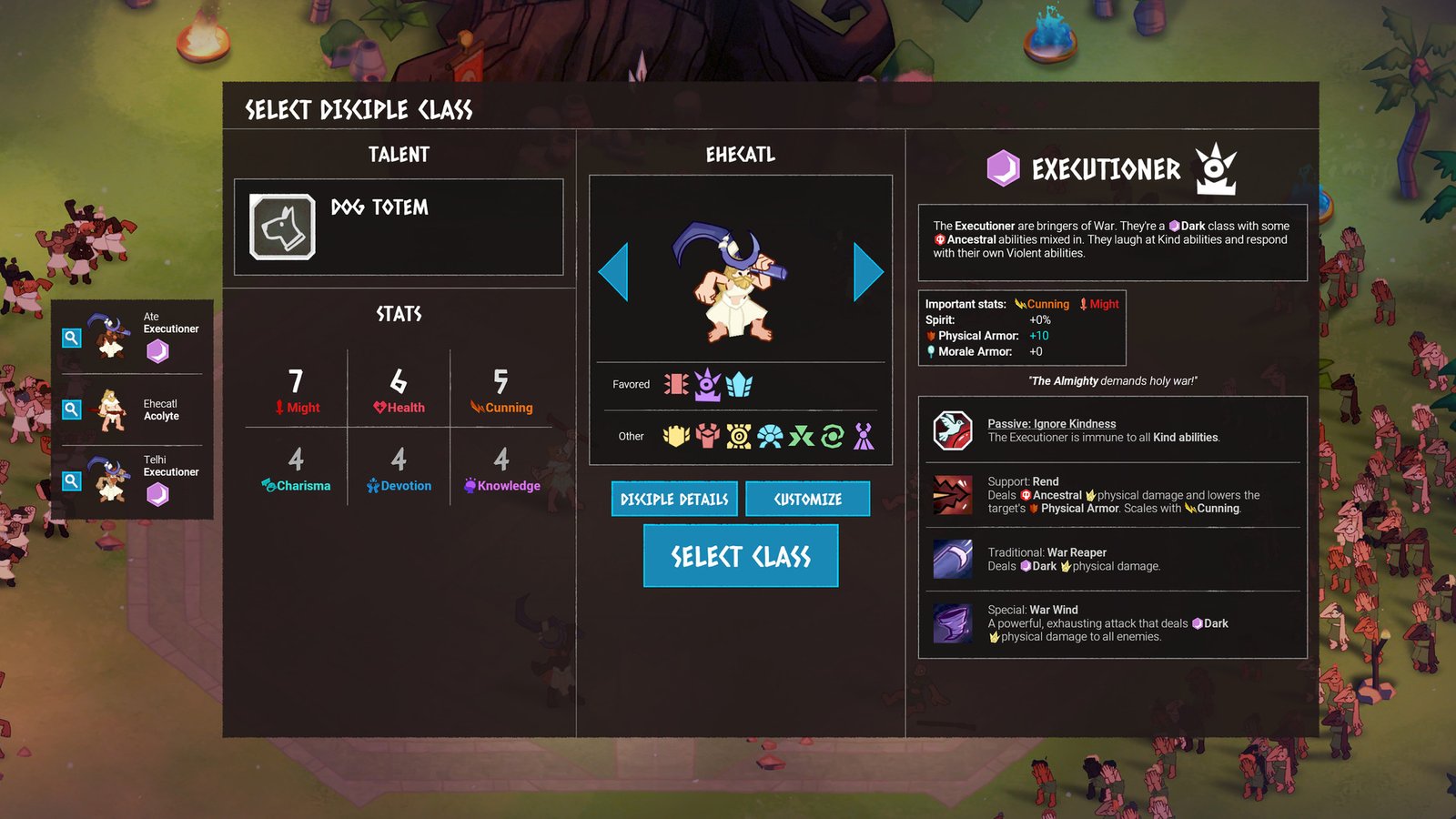
Task: Click the War Wind special ability icon
Action: click(x=952, y=624)
